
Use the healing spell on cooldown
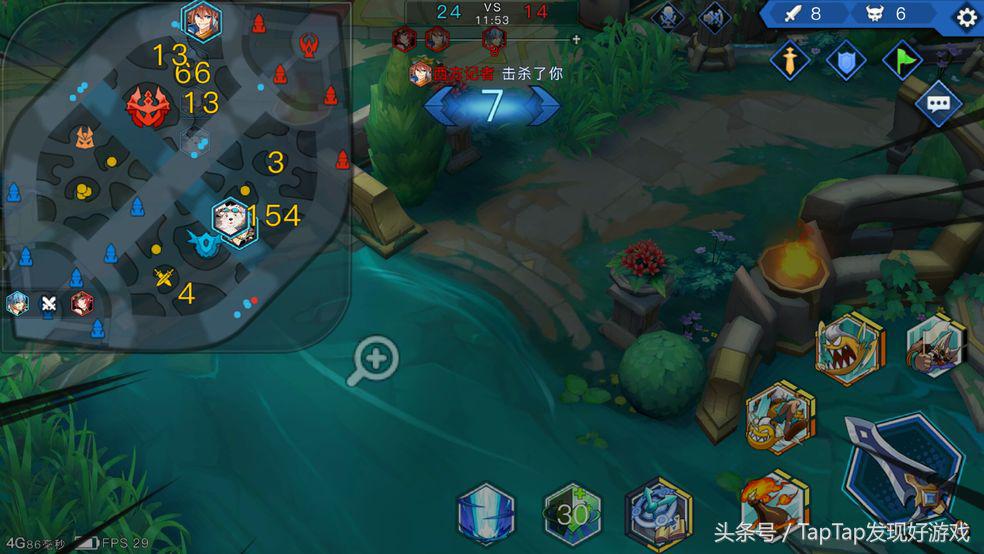click(x=572, y=515)
